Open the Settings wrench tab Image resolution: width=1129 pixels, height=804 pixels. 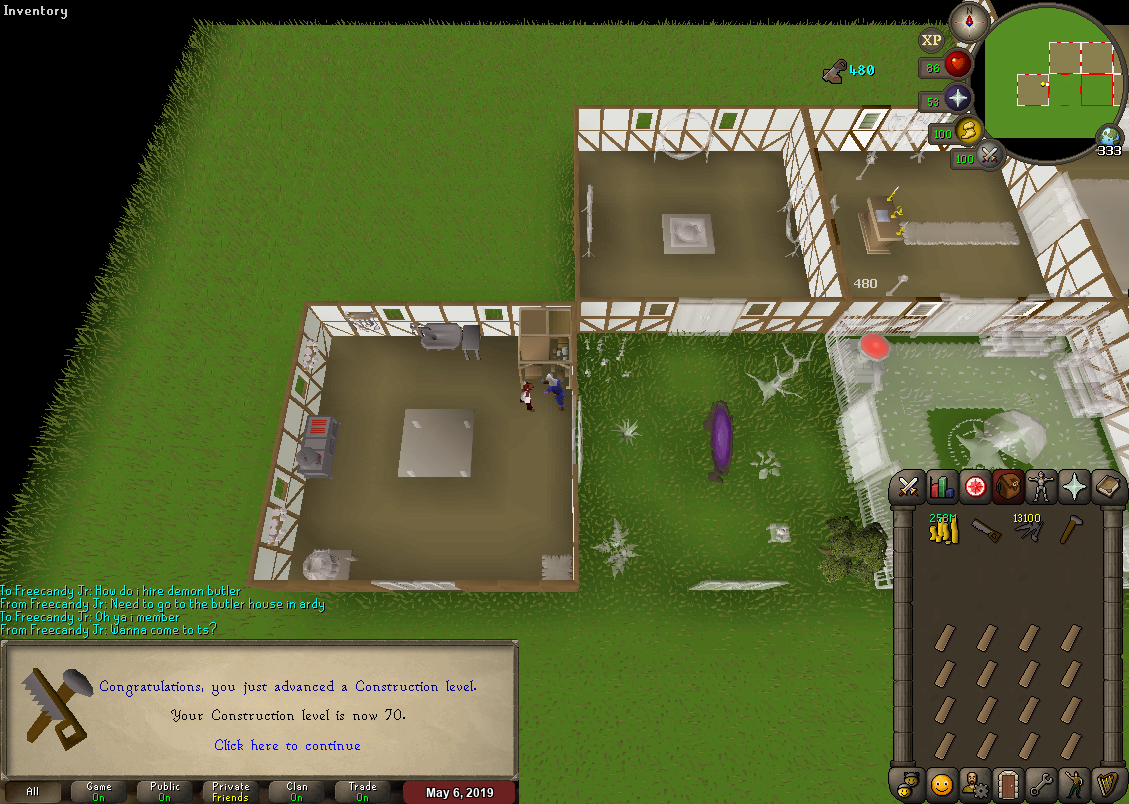(1040, 782)
